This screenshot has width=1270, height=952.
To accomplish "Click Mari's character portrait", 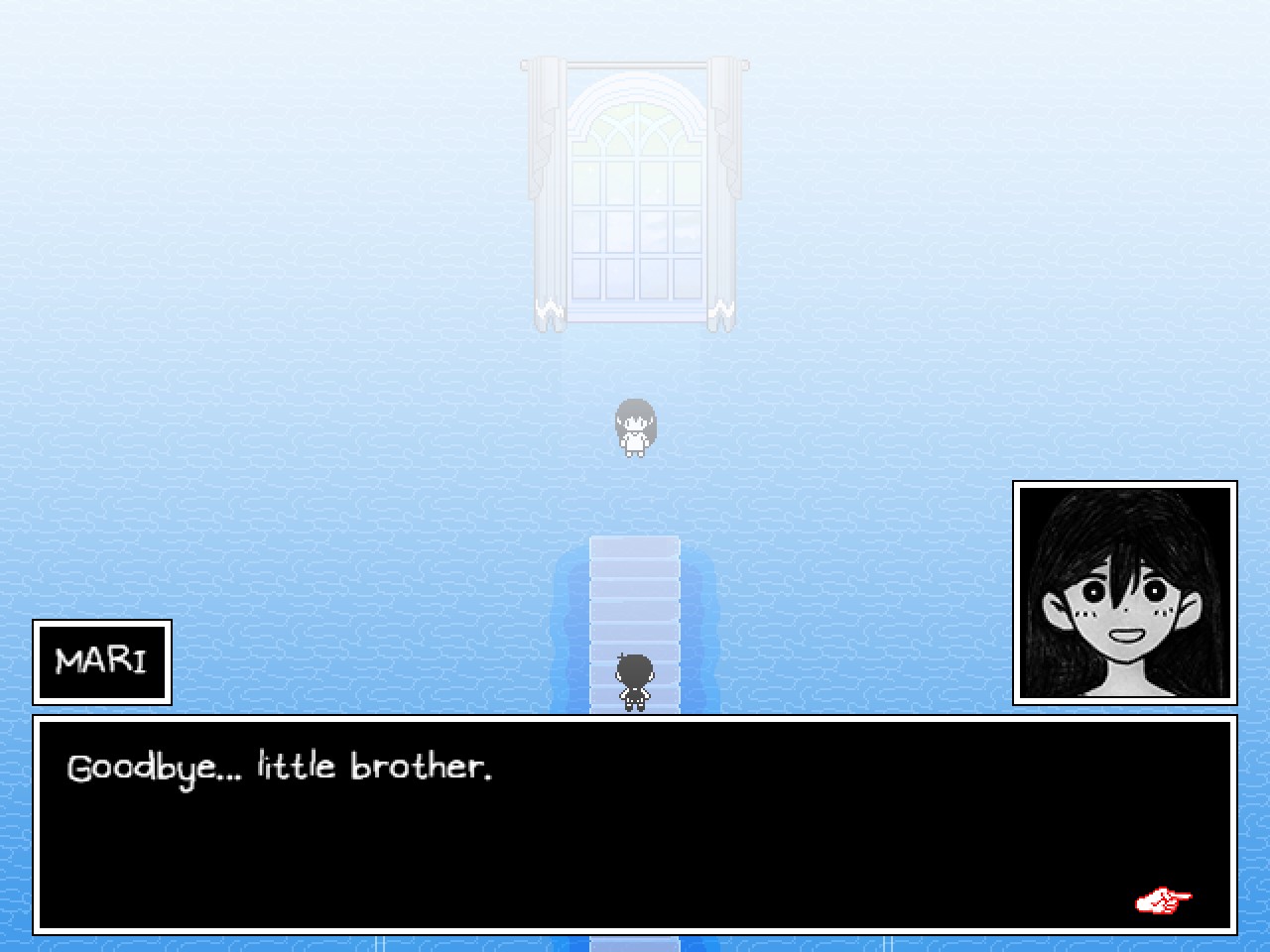I will point(1124,592).
